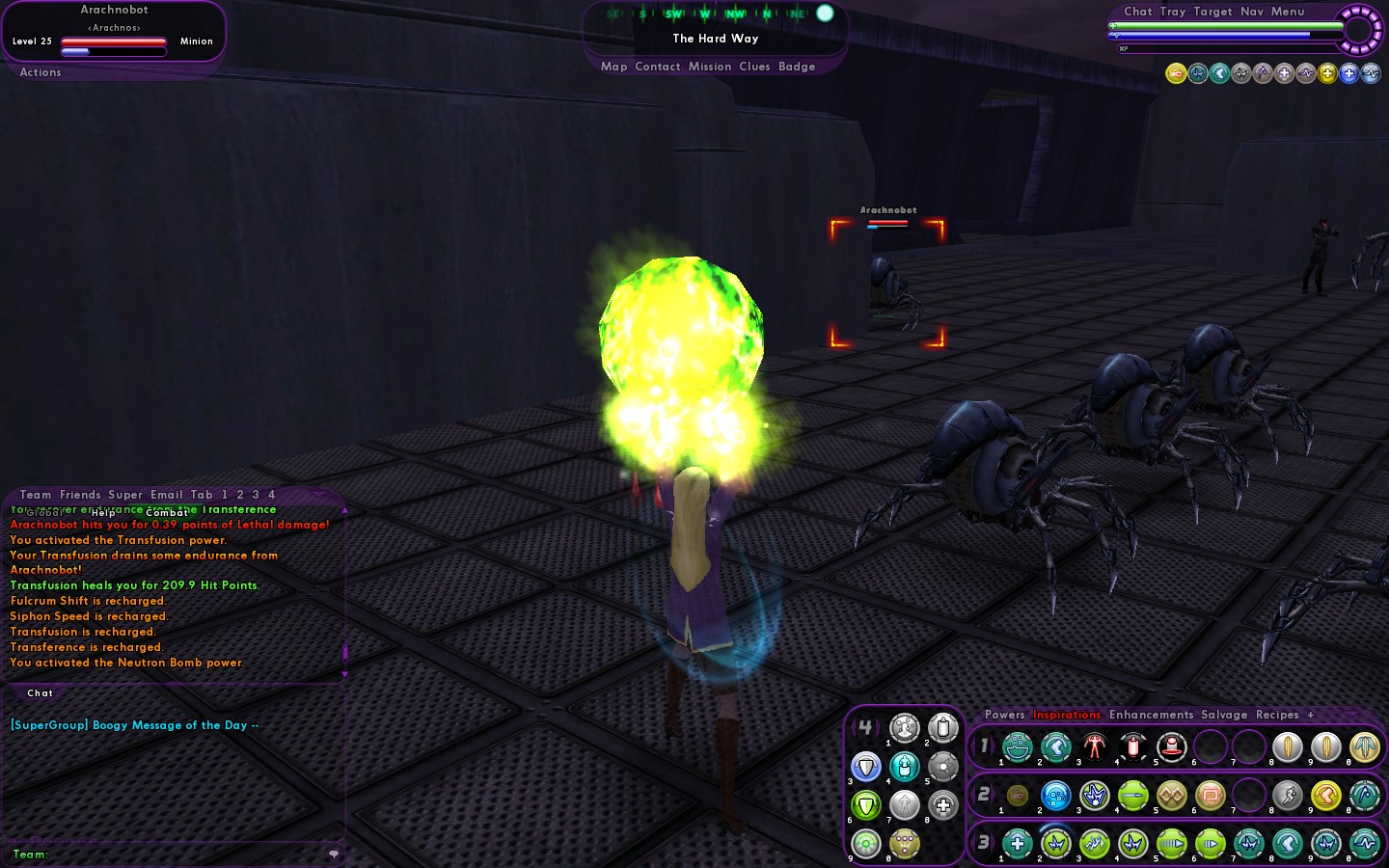Open the Friends list above the chat
Image resolution: width=1389 pixels, height=868 pixels.
(x=80, y=495)
